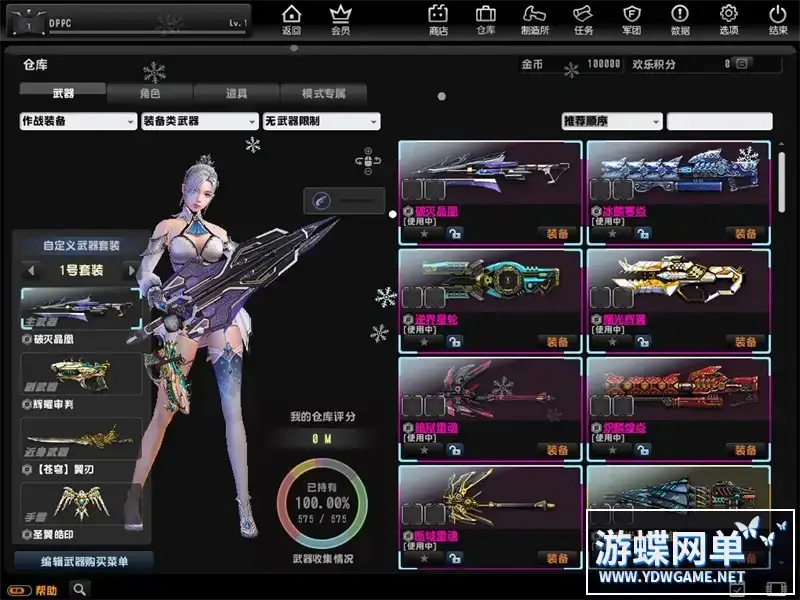Image resolution: width=800 pixels, height=600 pixels.
Task: Go to next custom weapon set arrow
Action: click(x=130, y=271)
